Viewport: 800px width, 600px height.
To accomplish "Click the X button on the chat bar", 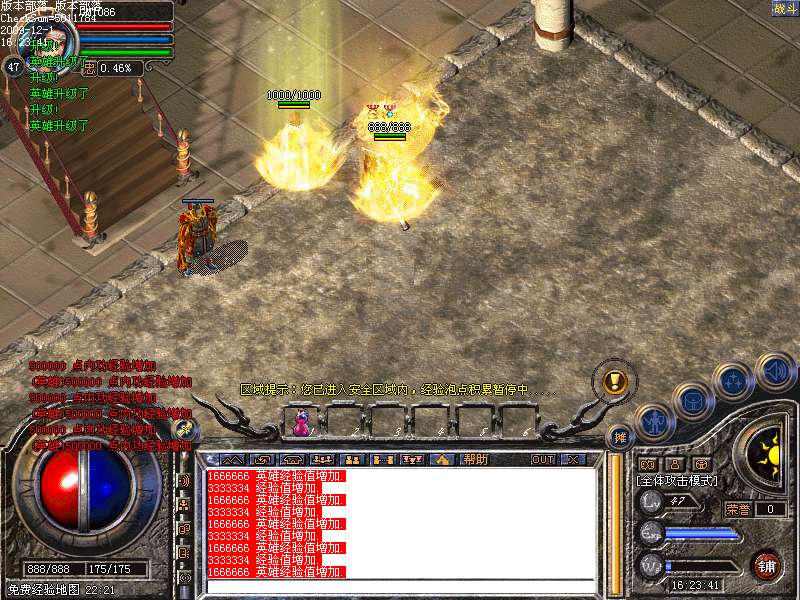I will (x=572, y=459).
